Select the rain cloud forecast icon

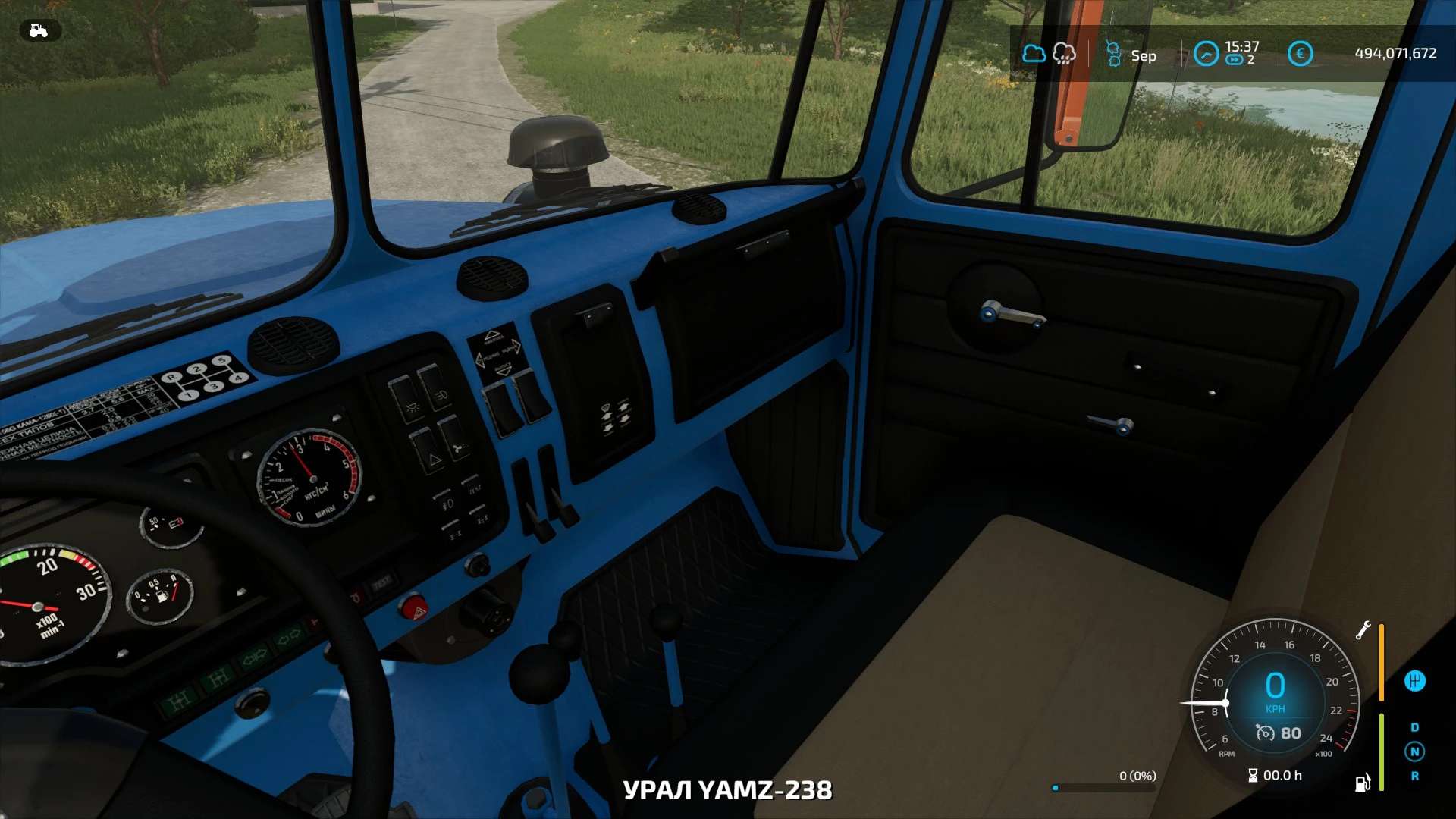point(1064,54)
